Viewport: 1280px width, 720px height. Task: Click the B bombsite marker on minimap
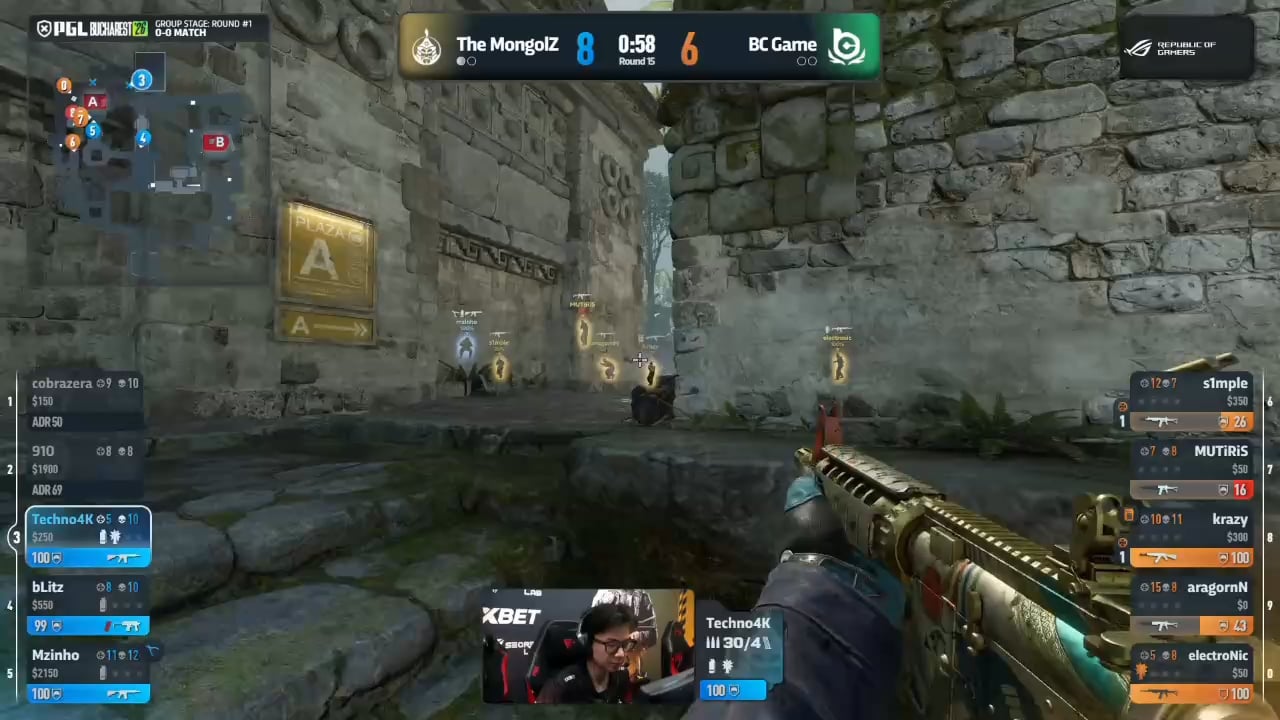[x=216, y=142]
